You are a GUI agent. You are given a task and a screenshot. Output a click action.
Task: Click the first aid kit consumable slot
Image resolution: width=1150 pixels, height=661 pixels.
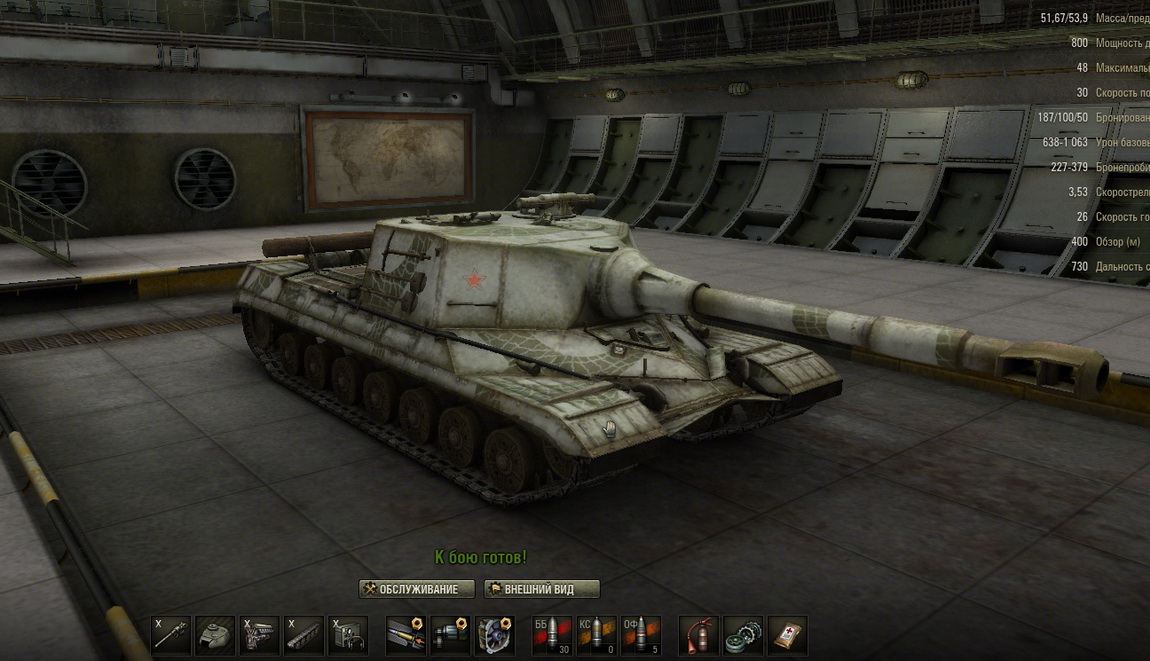[787, 636]
